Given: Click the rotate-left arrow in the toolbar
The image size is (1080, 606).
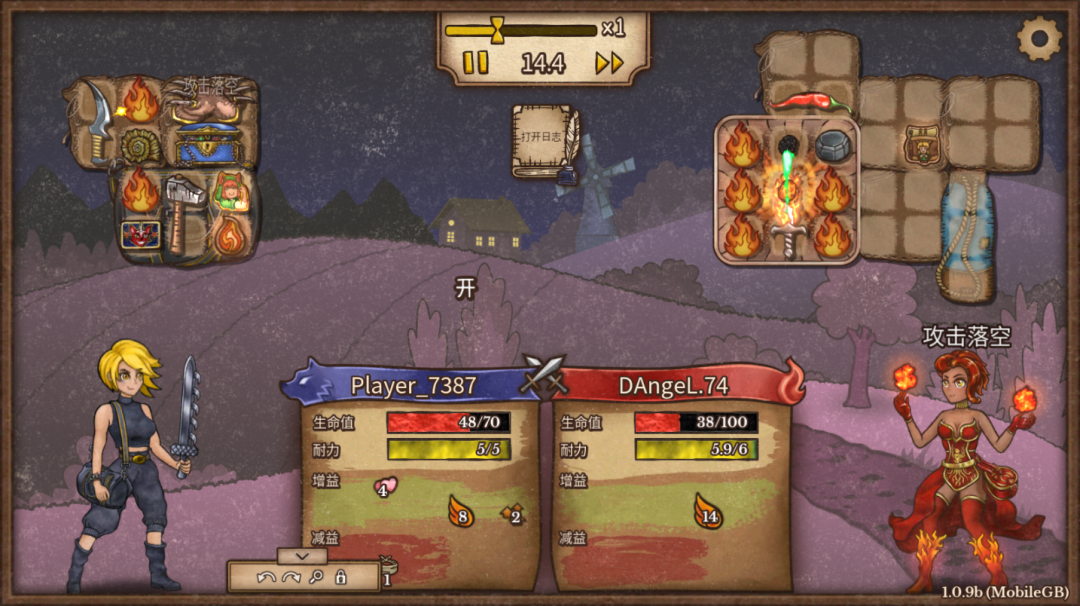Looking at the screenshot, I should [265, 577].
